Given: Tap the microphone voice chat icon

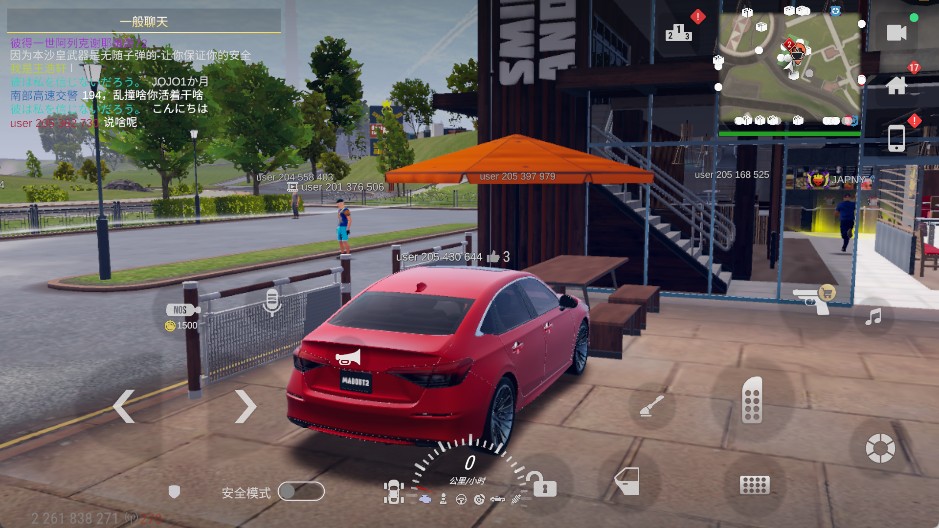Looking at the screenshot, I should pyautogui.click(x=271, y=303).
